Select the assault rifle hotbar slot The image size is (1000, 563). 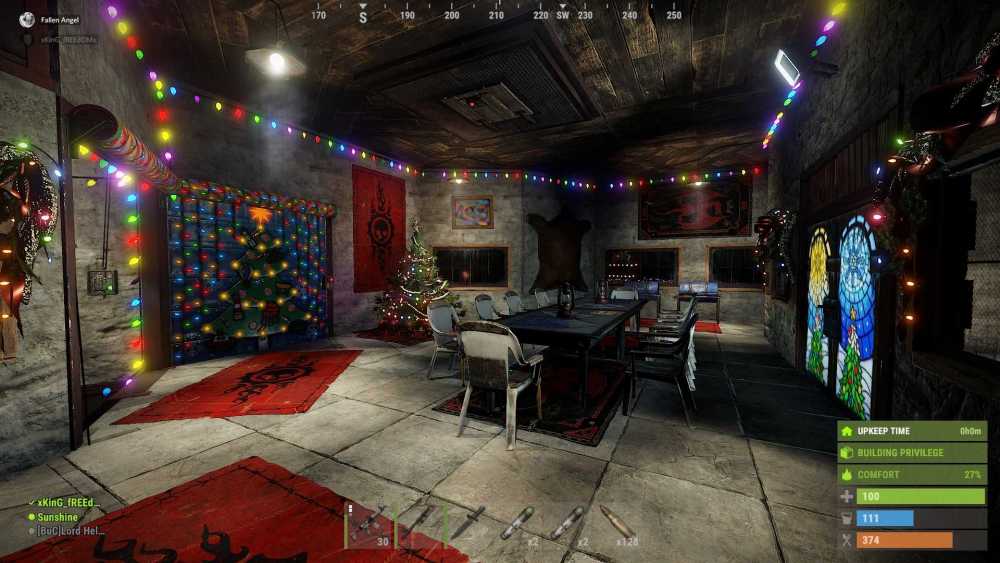(369, 524)
